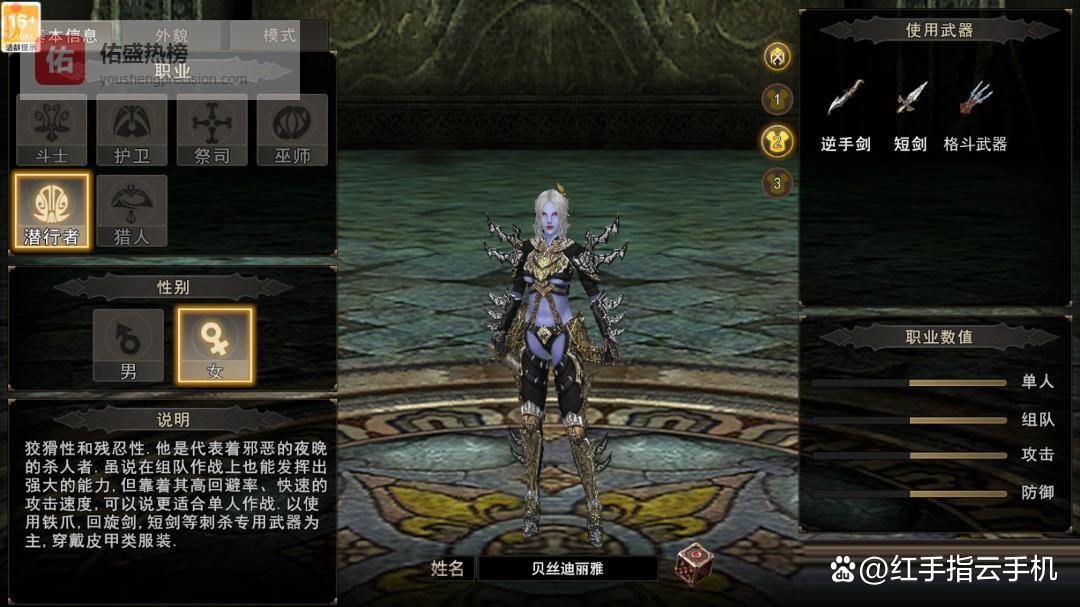This screenshot has height=607, width=1080.
Task: Click the helmet icon above preview numbers
Action: [x=777, y=57]
